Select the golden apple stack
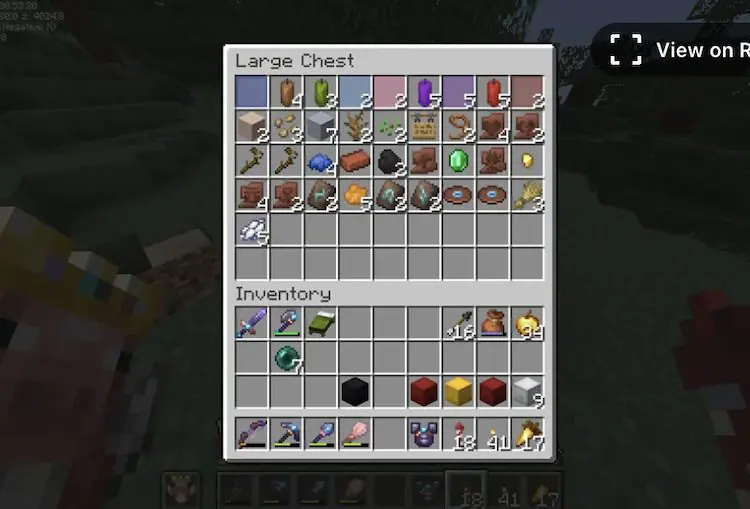This screenshot has height=509, width=750. click(x=526, y=323)
